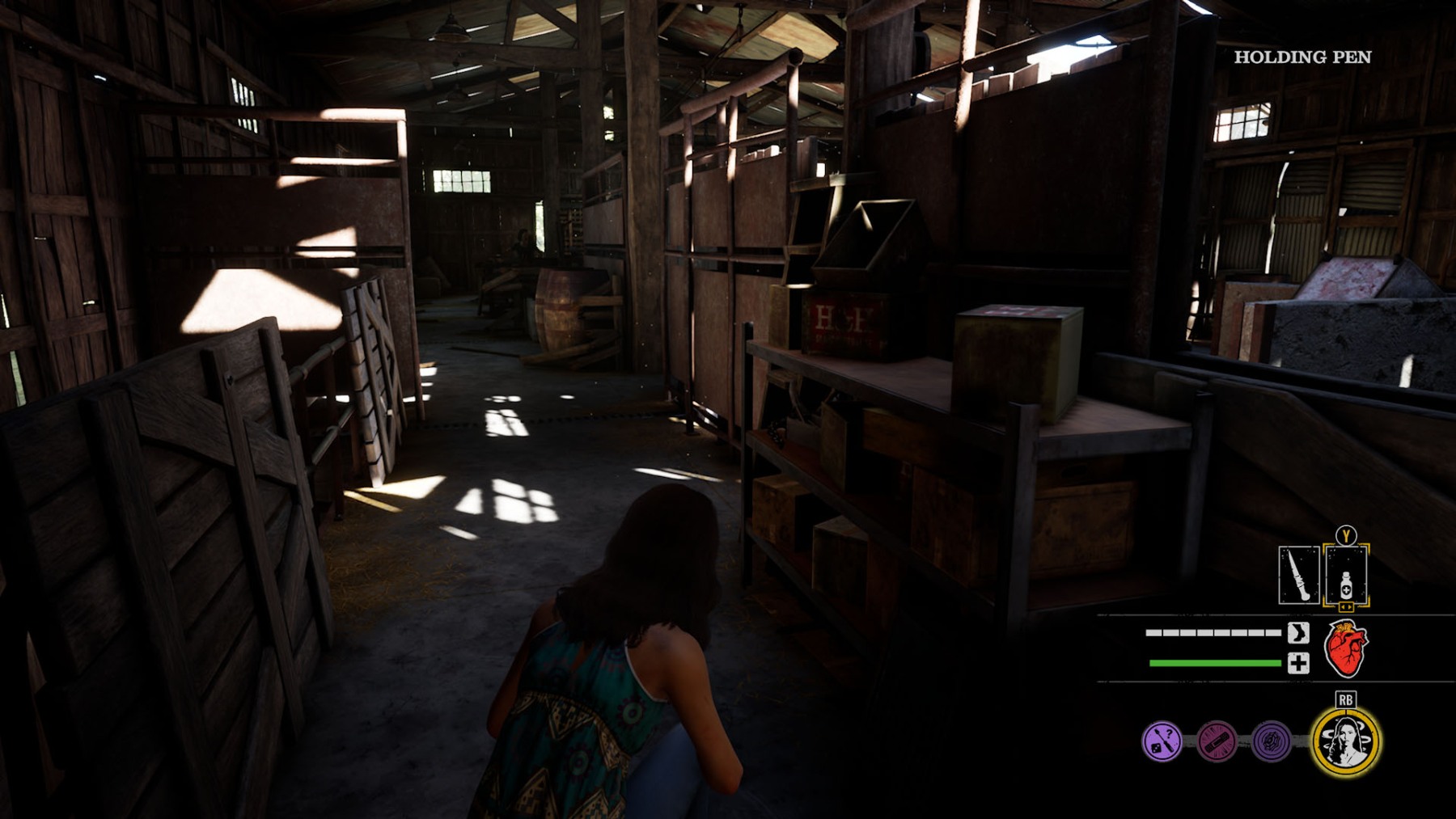Click the red anatomical heart icon

click(x=1346, y=648)
